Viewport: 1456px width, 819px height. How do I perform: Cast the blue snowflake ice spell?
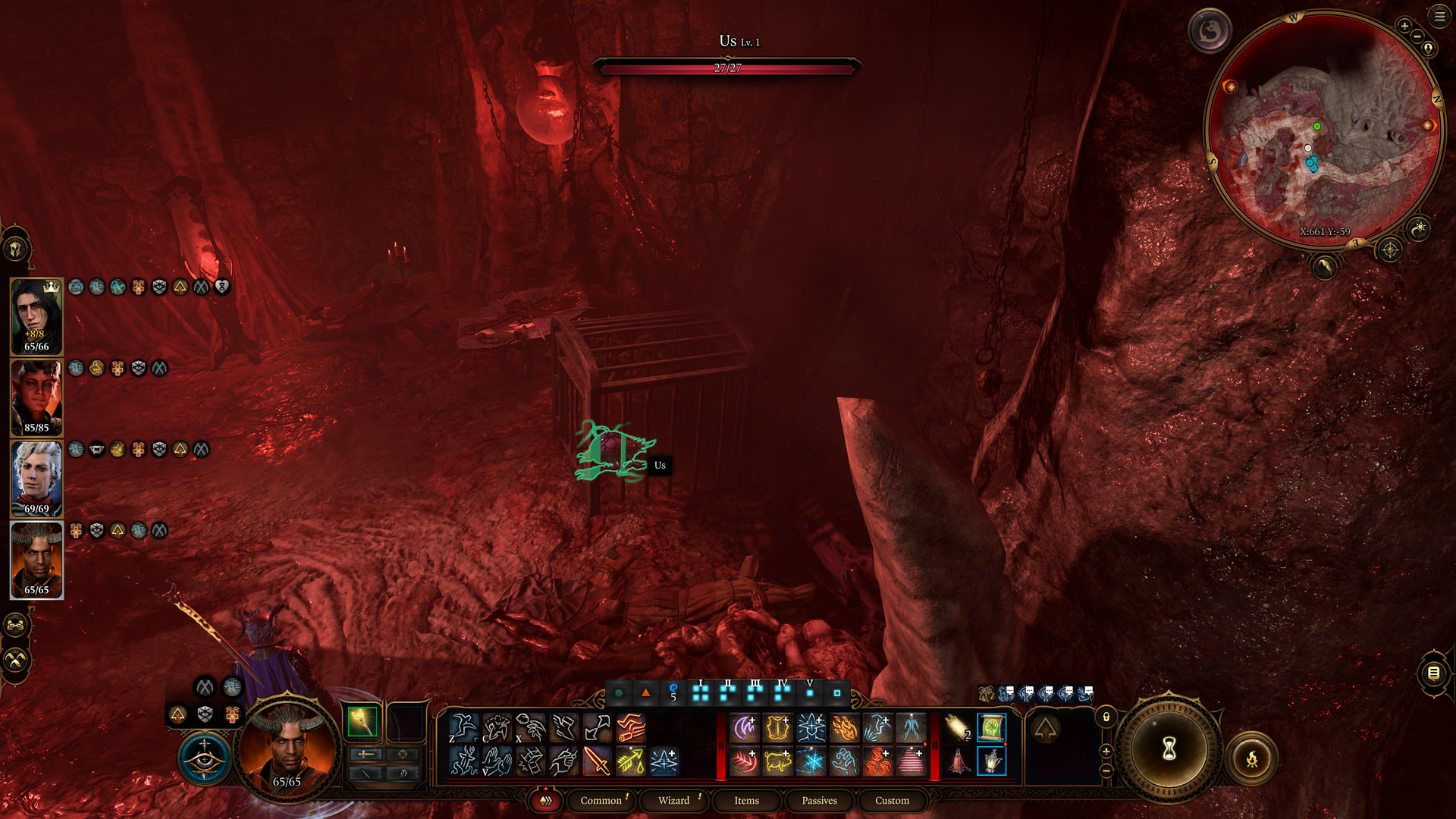[x=811, y=761]
